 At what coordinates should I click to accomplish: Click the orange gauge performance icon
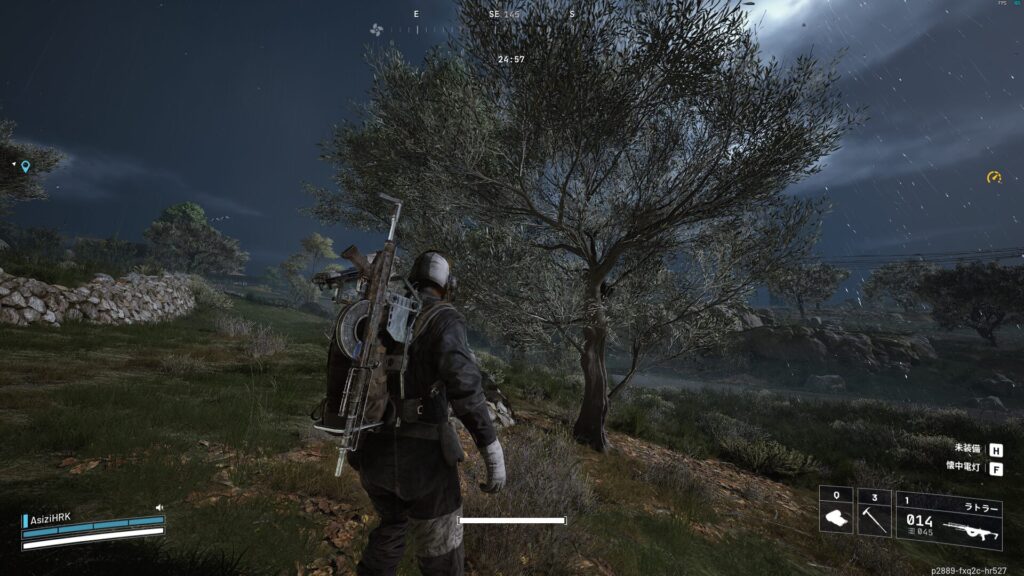coord(993,177)
